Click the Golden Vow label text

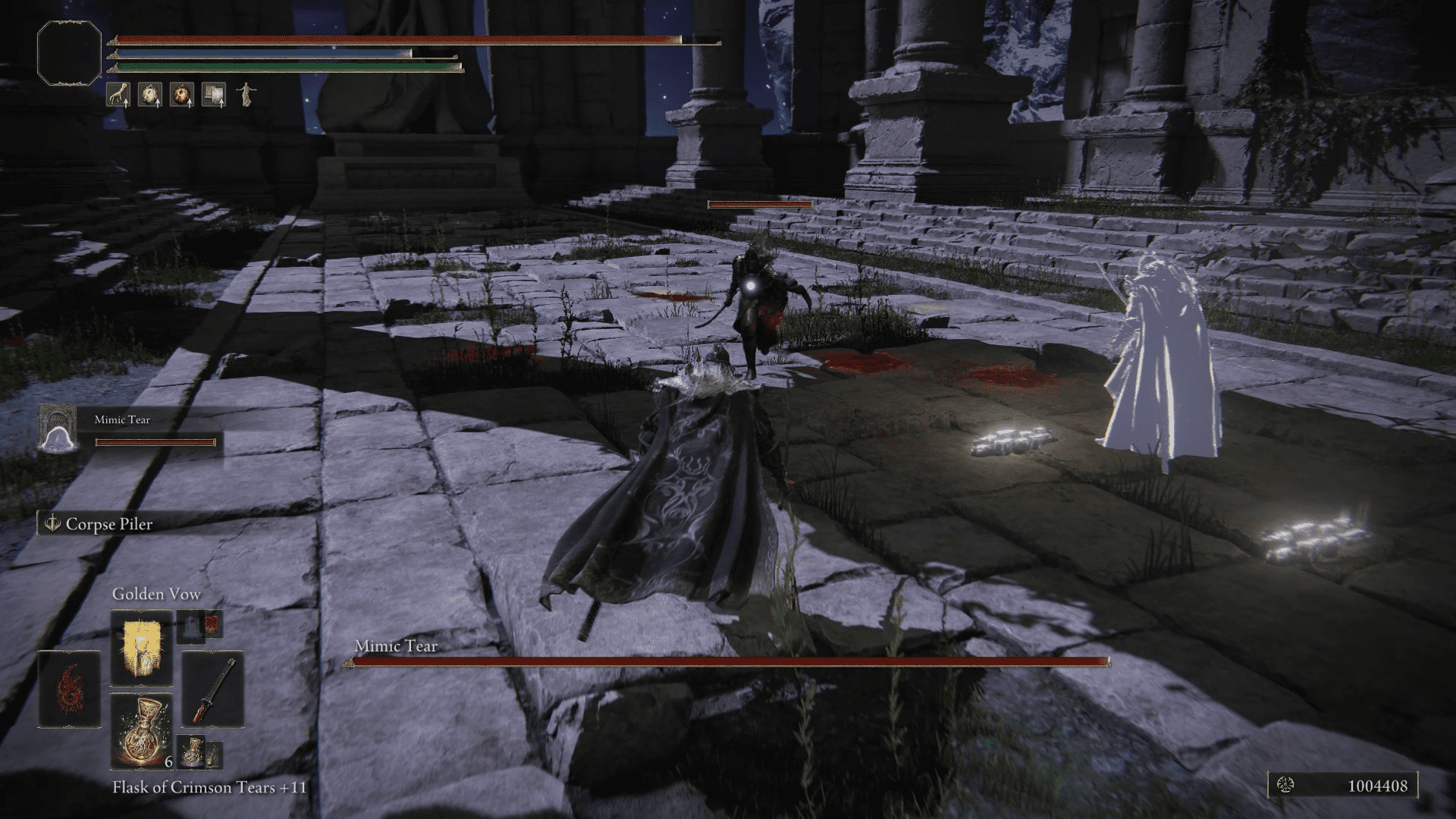tap(156, 595)
